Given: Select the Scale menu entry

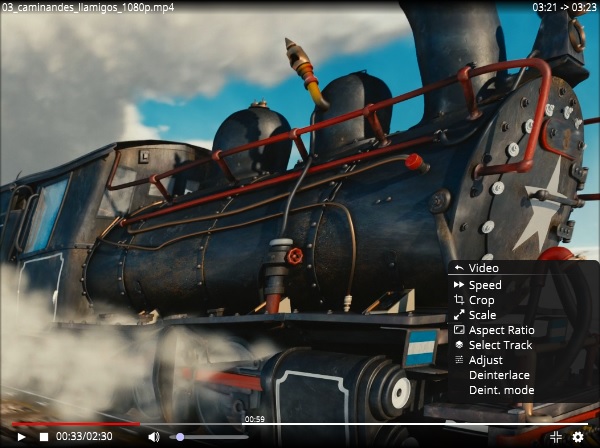Looking at the screenshot, I should 482,315.
